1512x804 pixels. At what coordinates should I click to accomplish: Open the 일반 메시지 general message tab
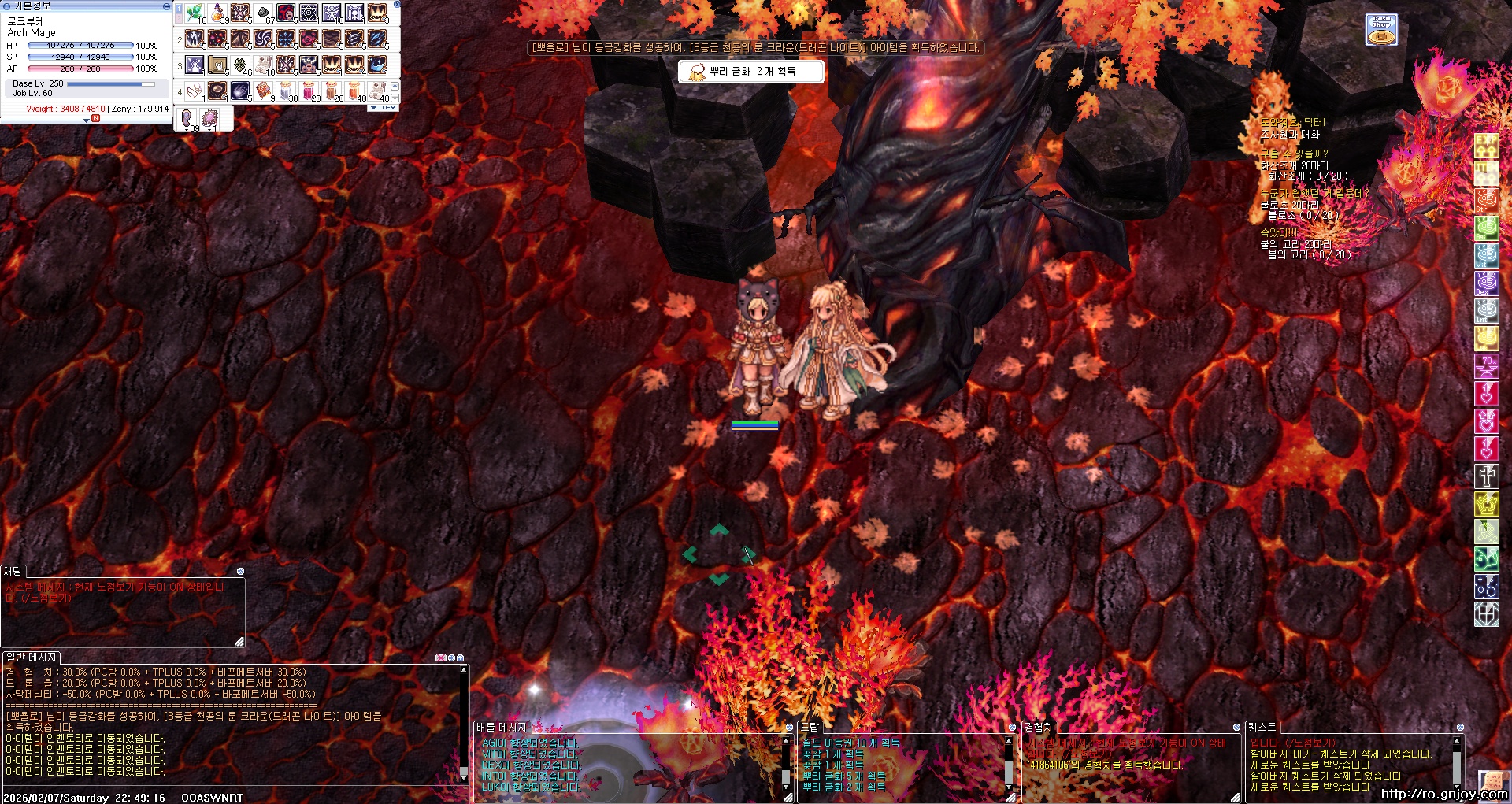(31, 657)
